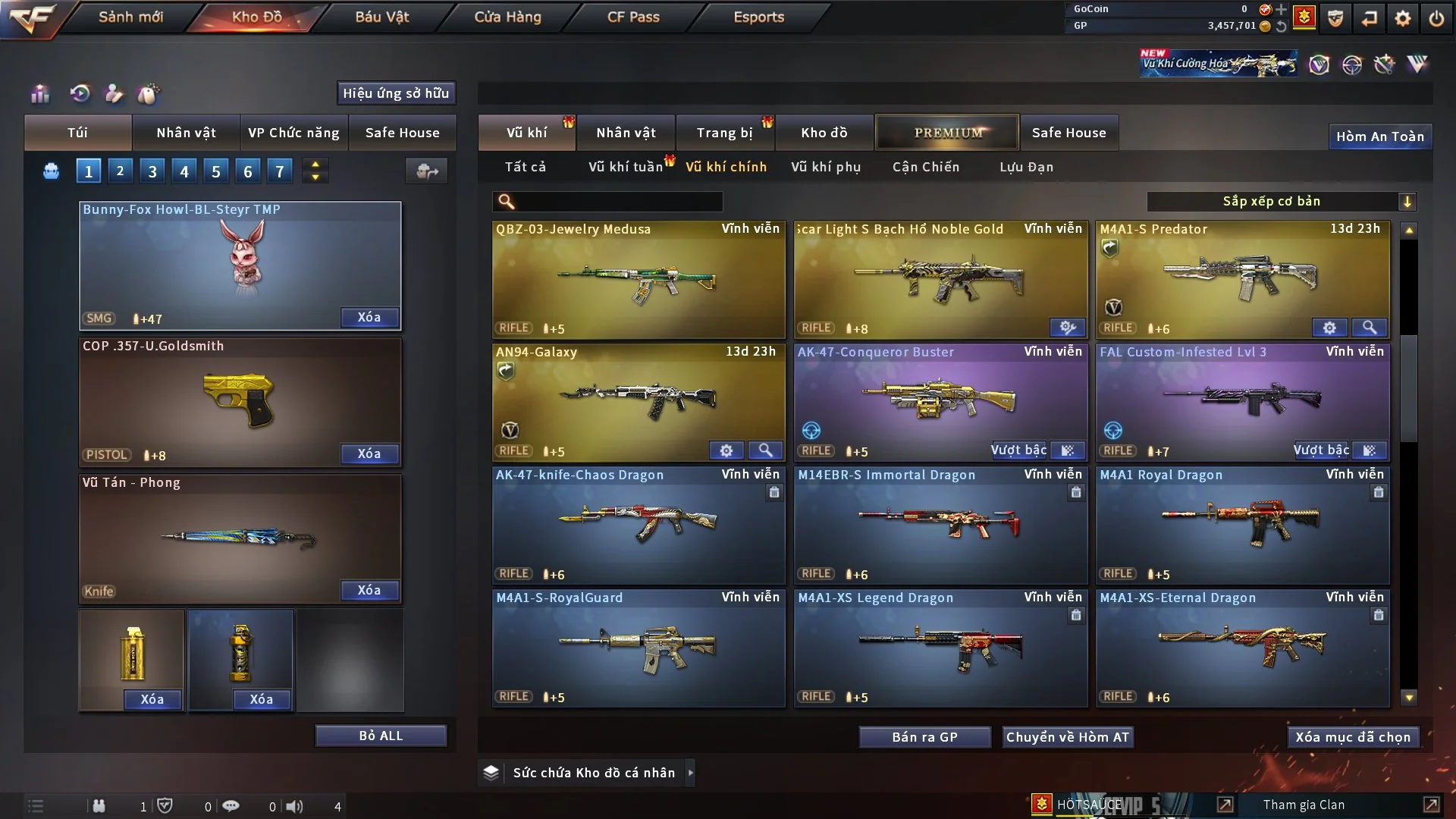Viewport: 1456px width, 819px height.
Task: Select the PREMIUM storage tab
Action: pyautogui.click(x=947, y=133)
